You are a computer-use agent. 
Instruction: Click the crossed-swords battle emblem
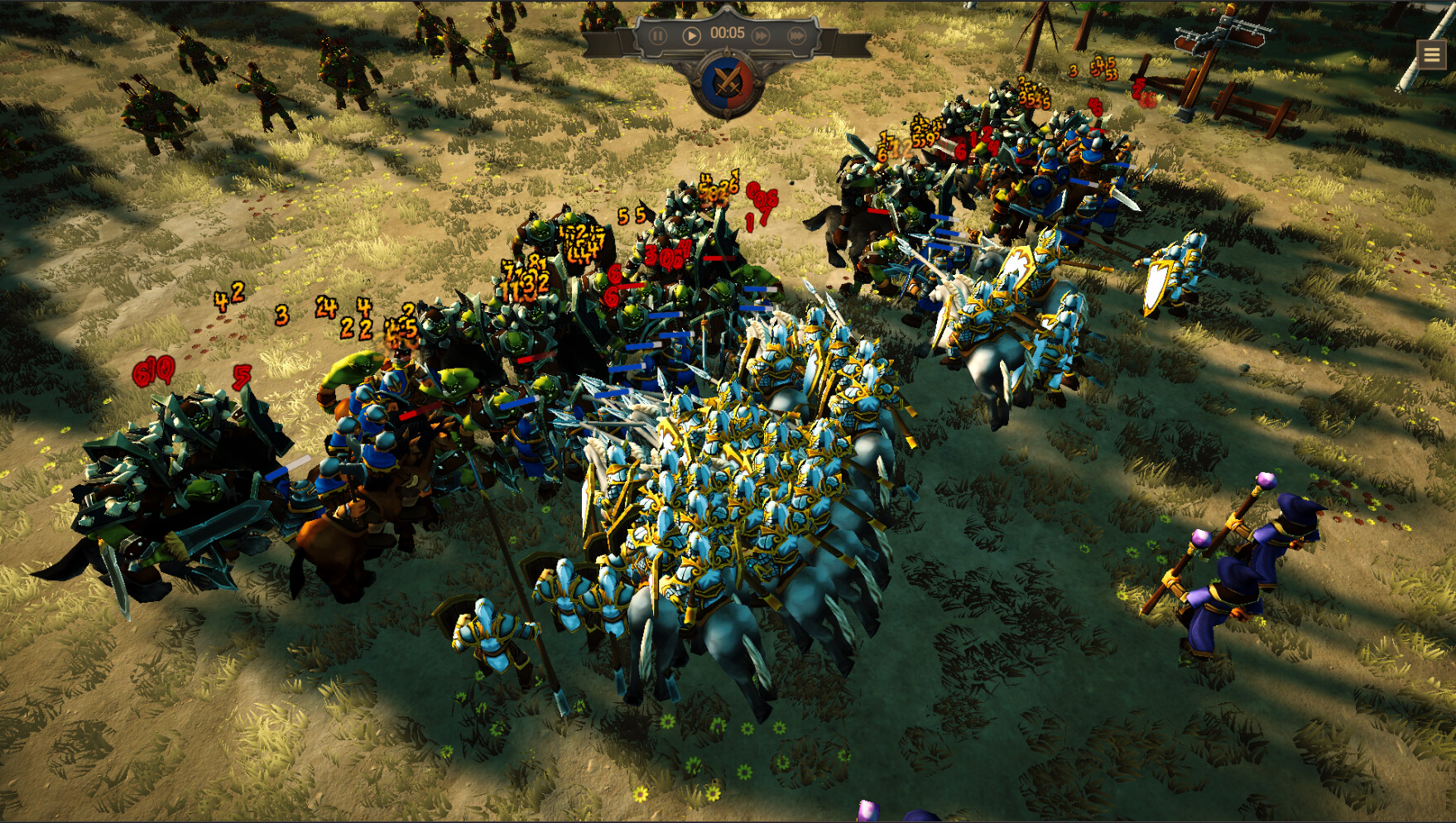coord(727,83)
